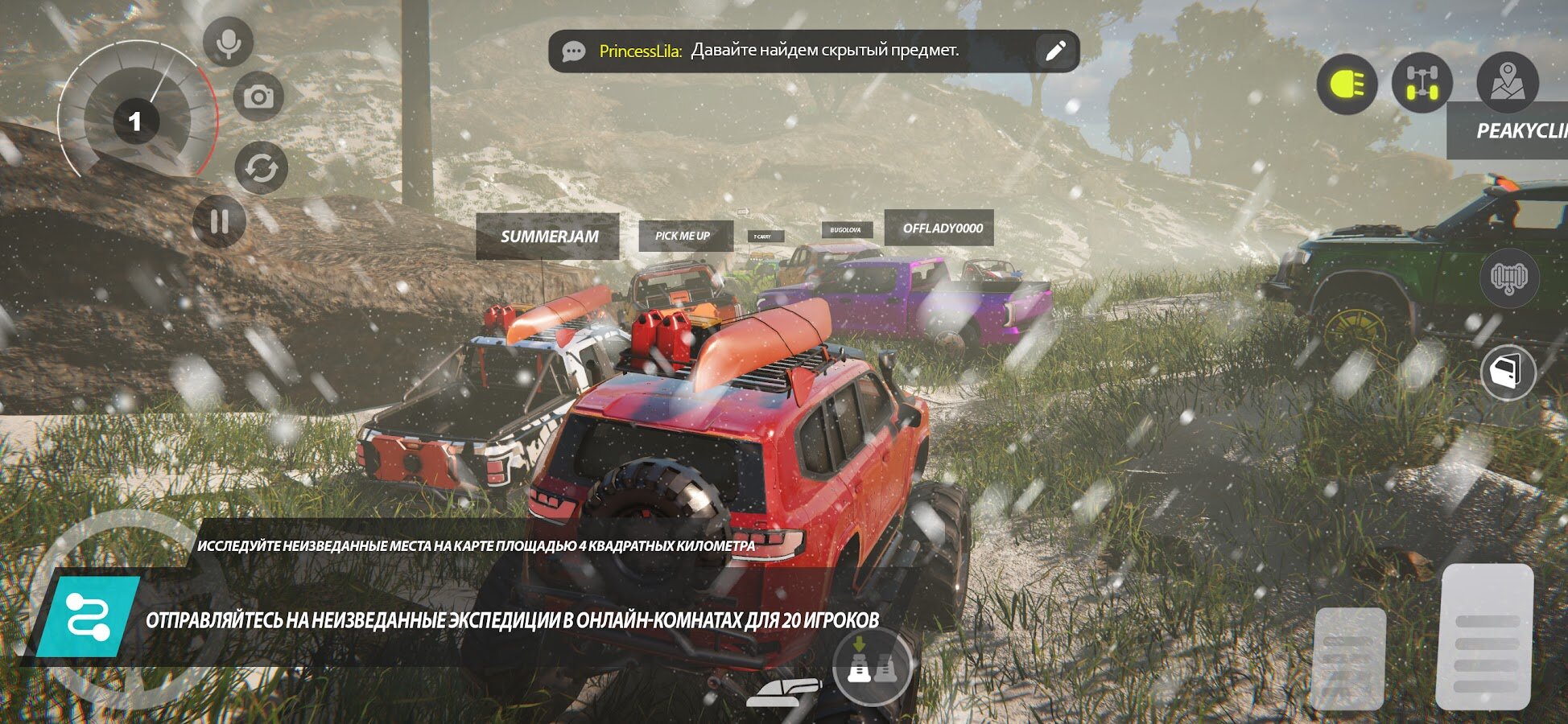This screenshot has height=724, width=1568.
Task: Activate the winch
Action: (x=1508, y=278)
